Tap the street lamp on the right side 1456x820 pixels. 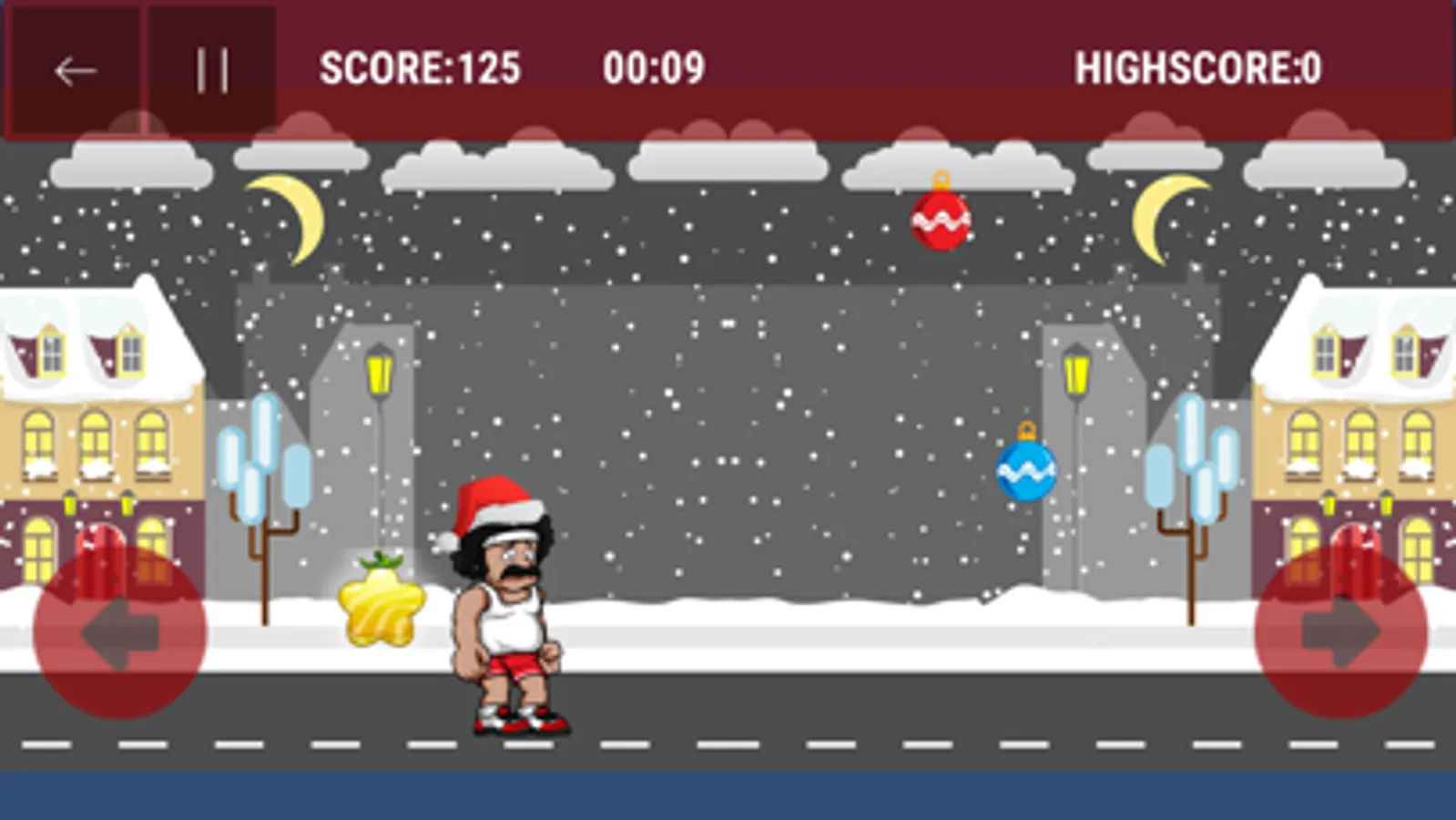[x=1078, y=369]
